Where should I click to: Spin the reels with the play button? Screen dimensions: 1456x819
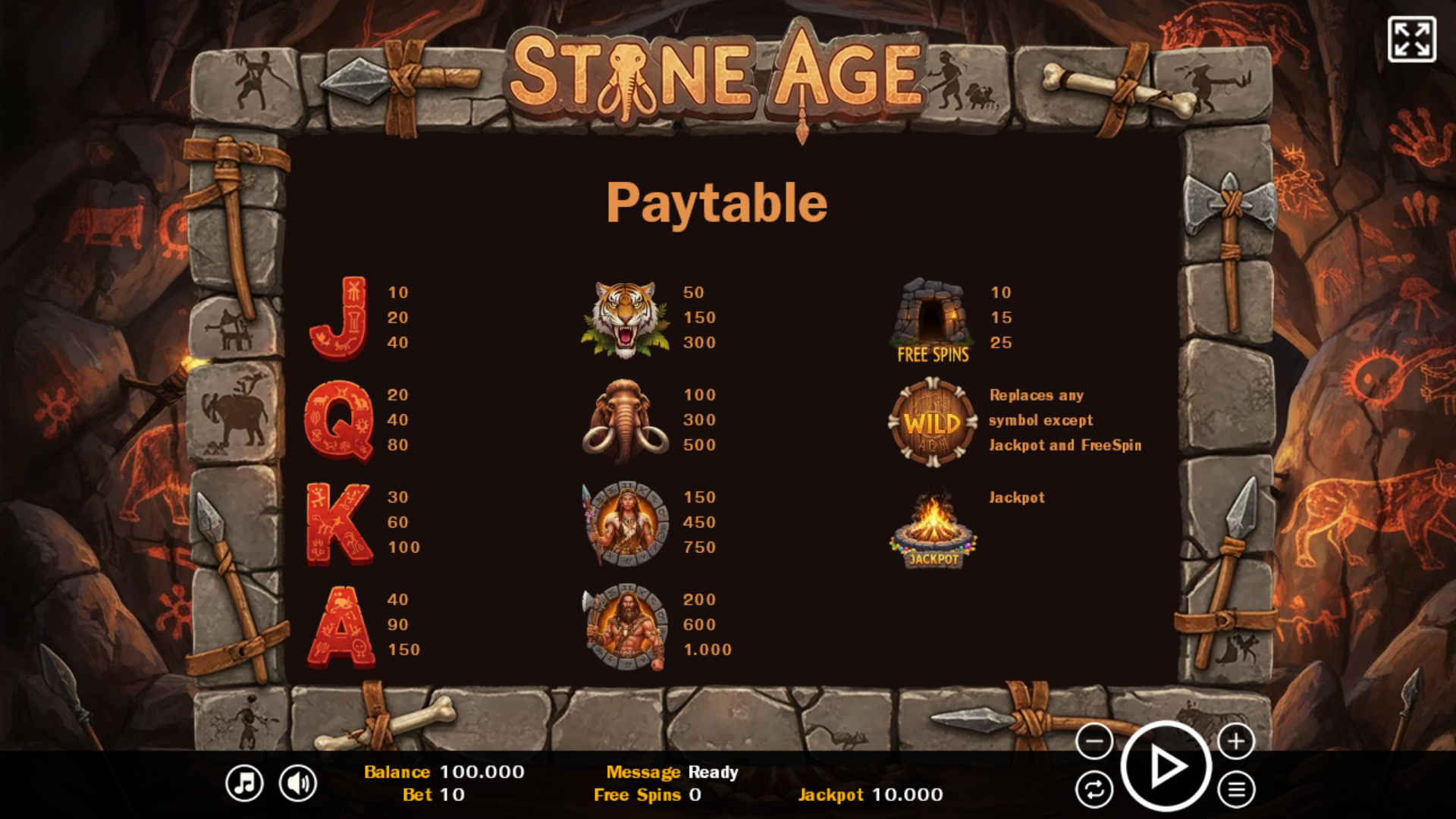pos(1166,767)
